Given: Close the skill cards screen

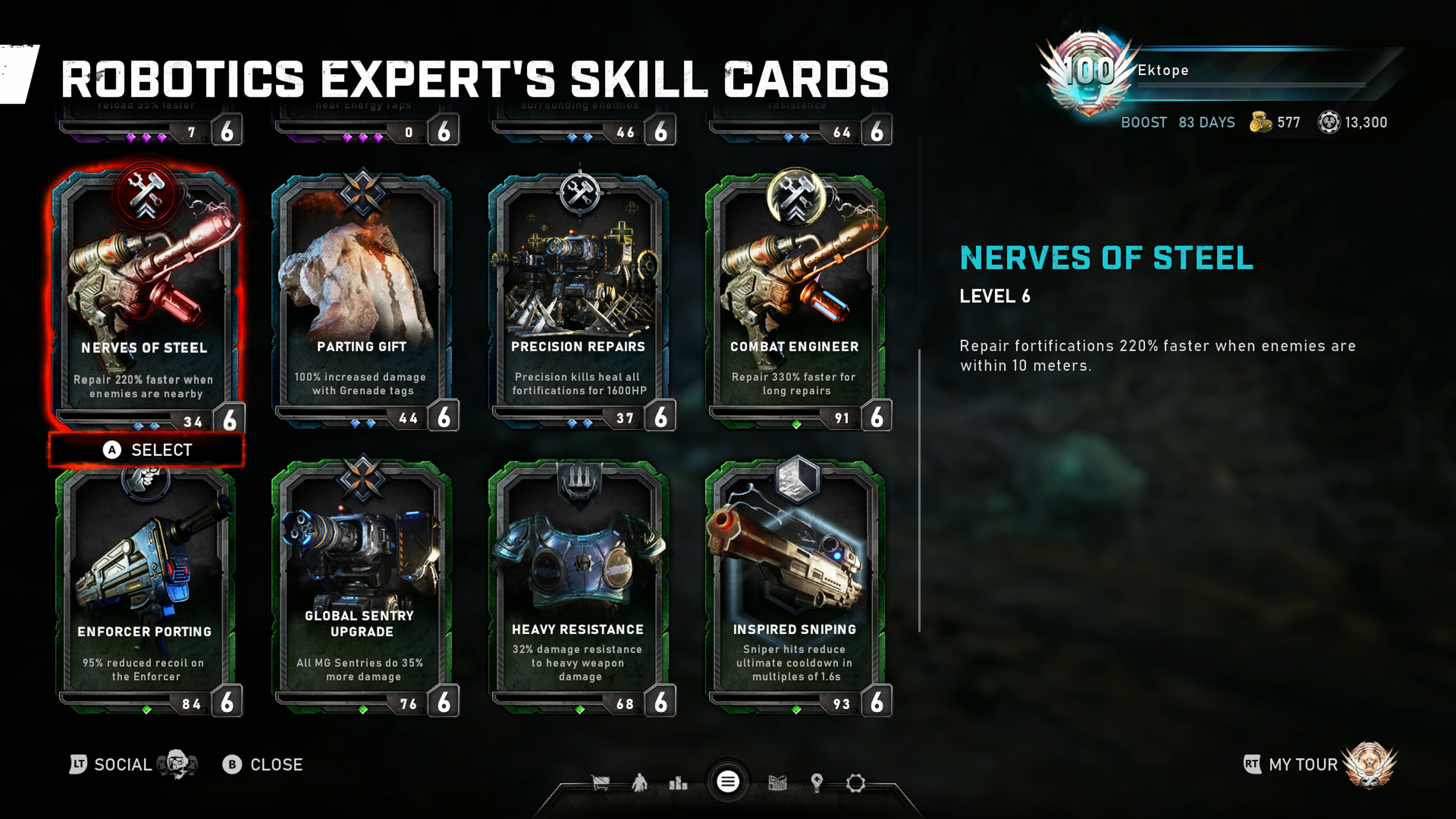Looking at the screenshot, I should [x=263, y=765].
